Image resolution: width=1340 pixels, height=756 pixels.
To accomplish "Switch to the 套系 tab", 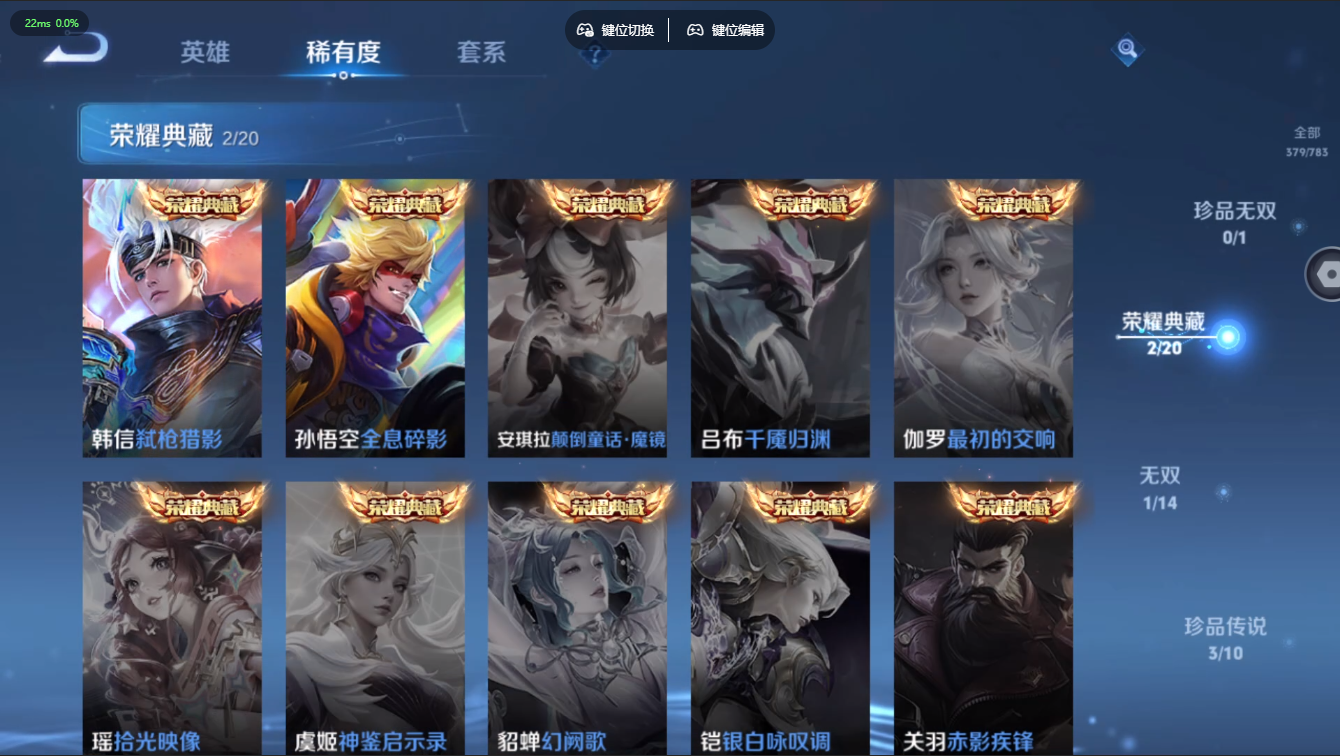I will [x=484, y=54].
